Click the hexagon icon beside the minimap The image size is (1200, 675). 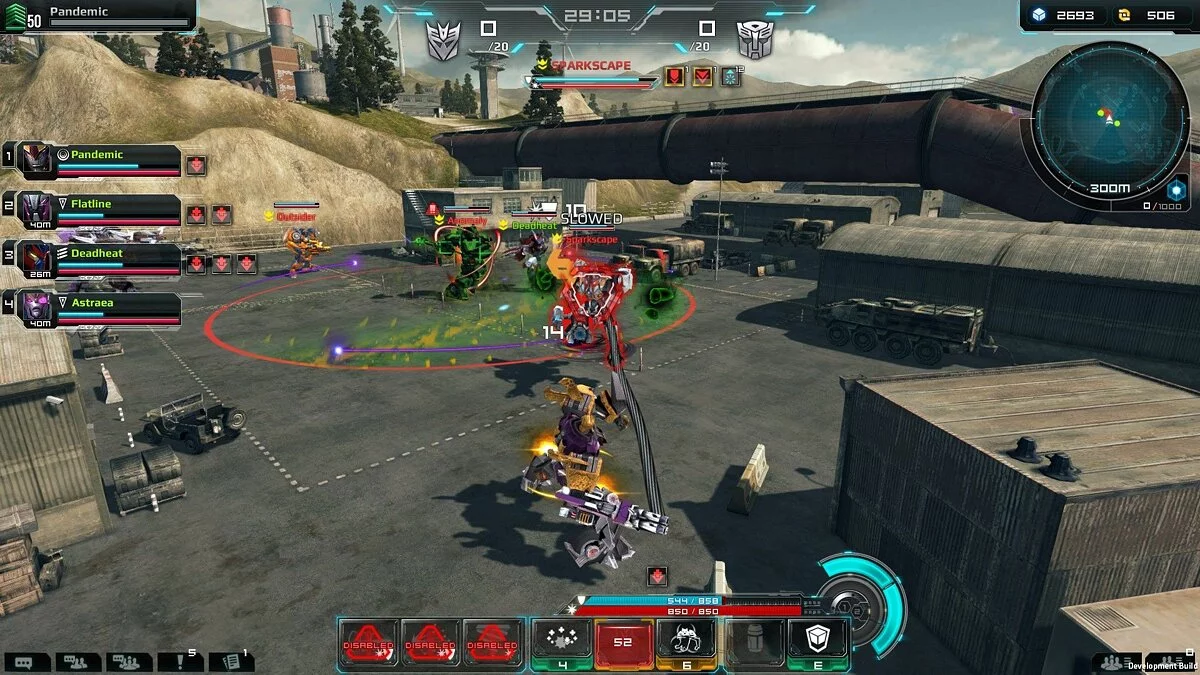1176,189
